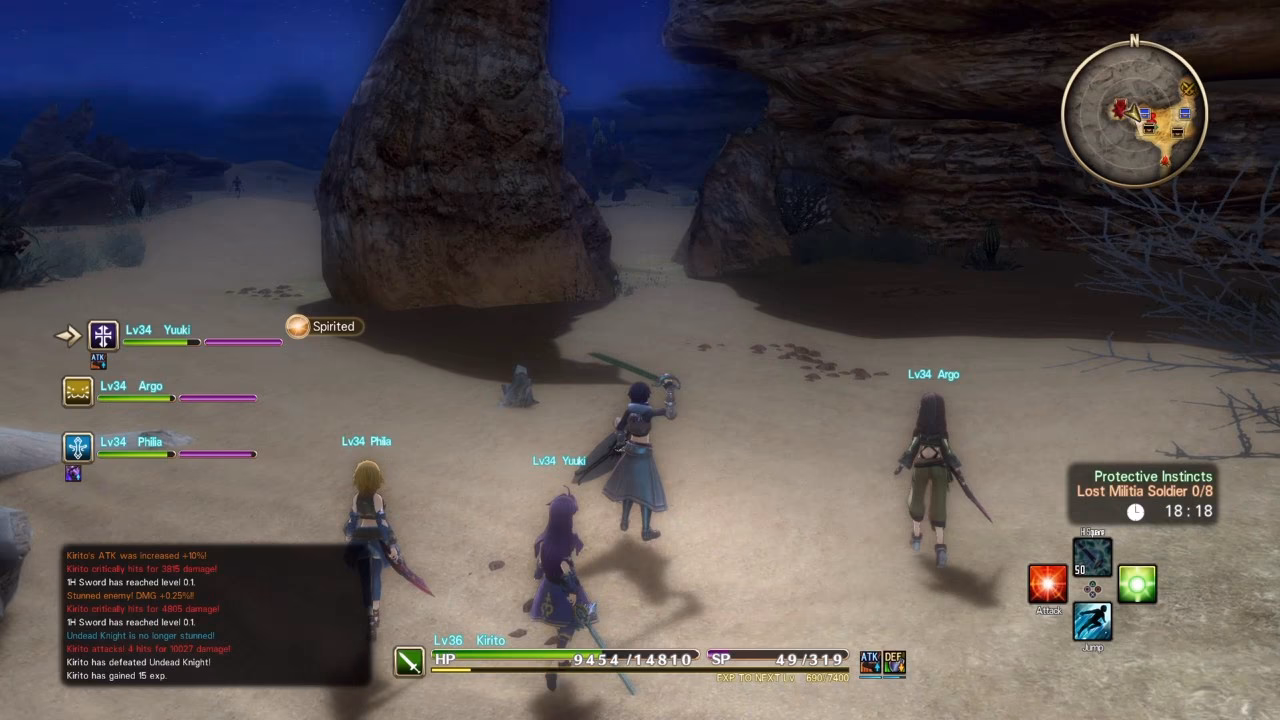
Task: Open Yuuki's purple class emblem portrait
Action: point(103,335)
